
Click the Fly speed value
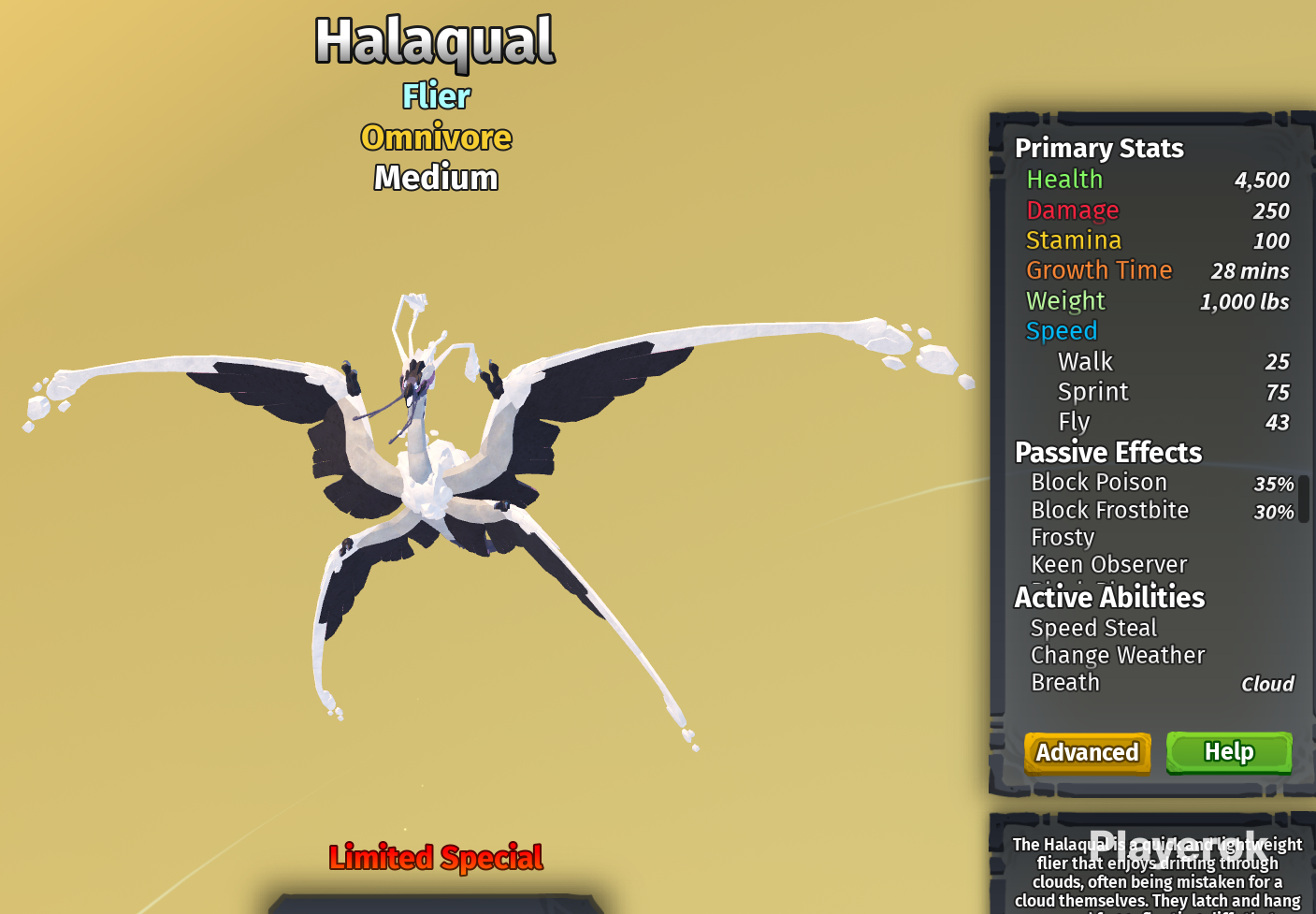1278,422
